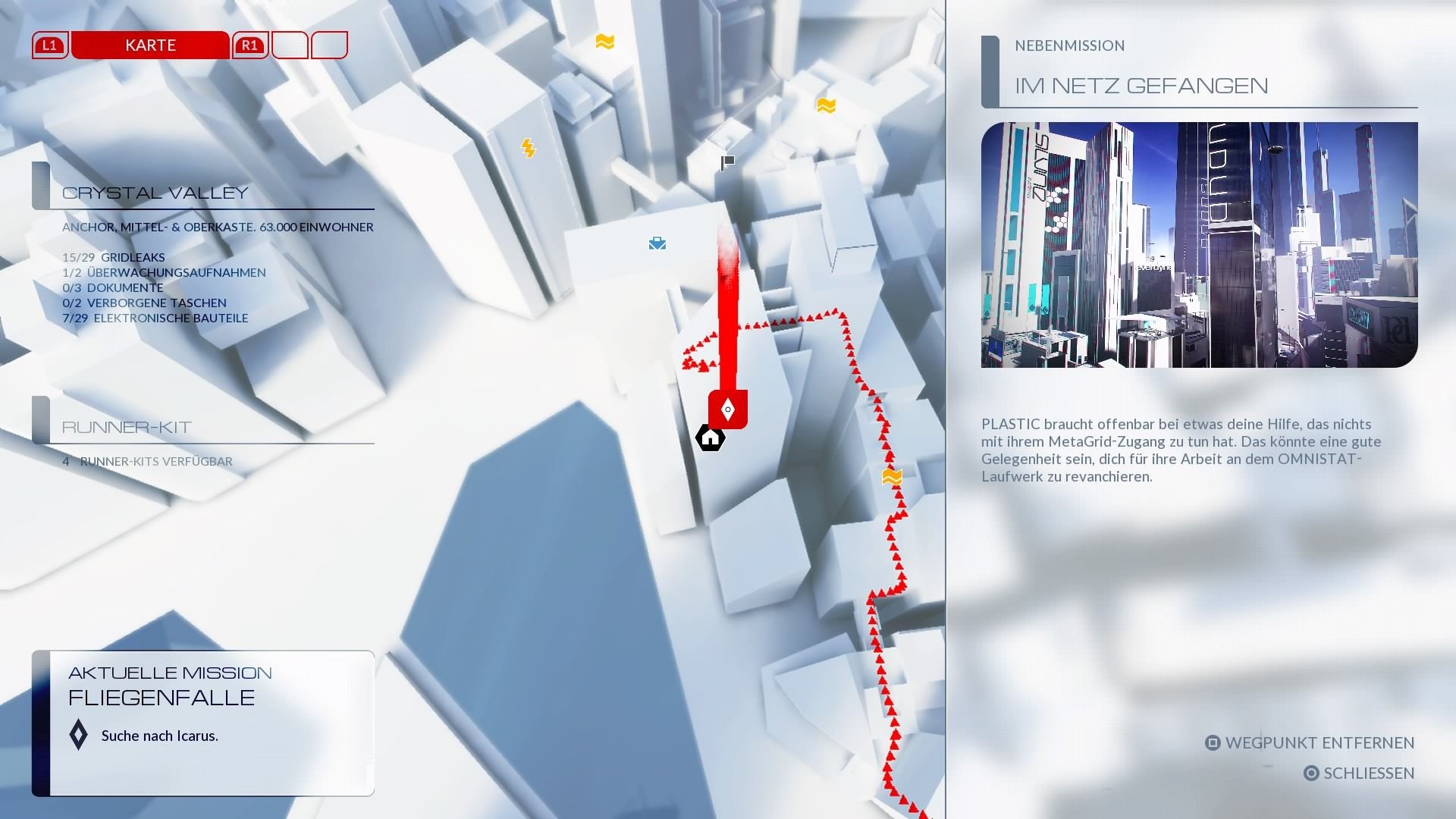Click the safe house icon on the map
This screenshot has width=1456, height=819.
click(x=709, y=437)
